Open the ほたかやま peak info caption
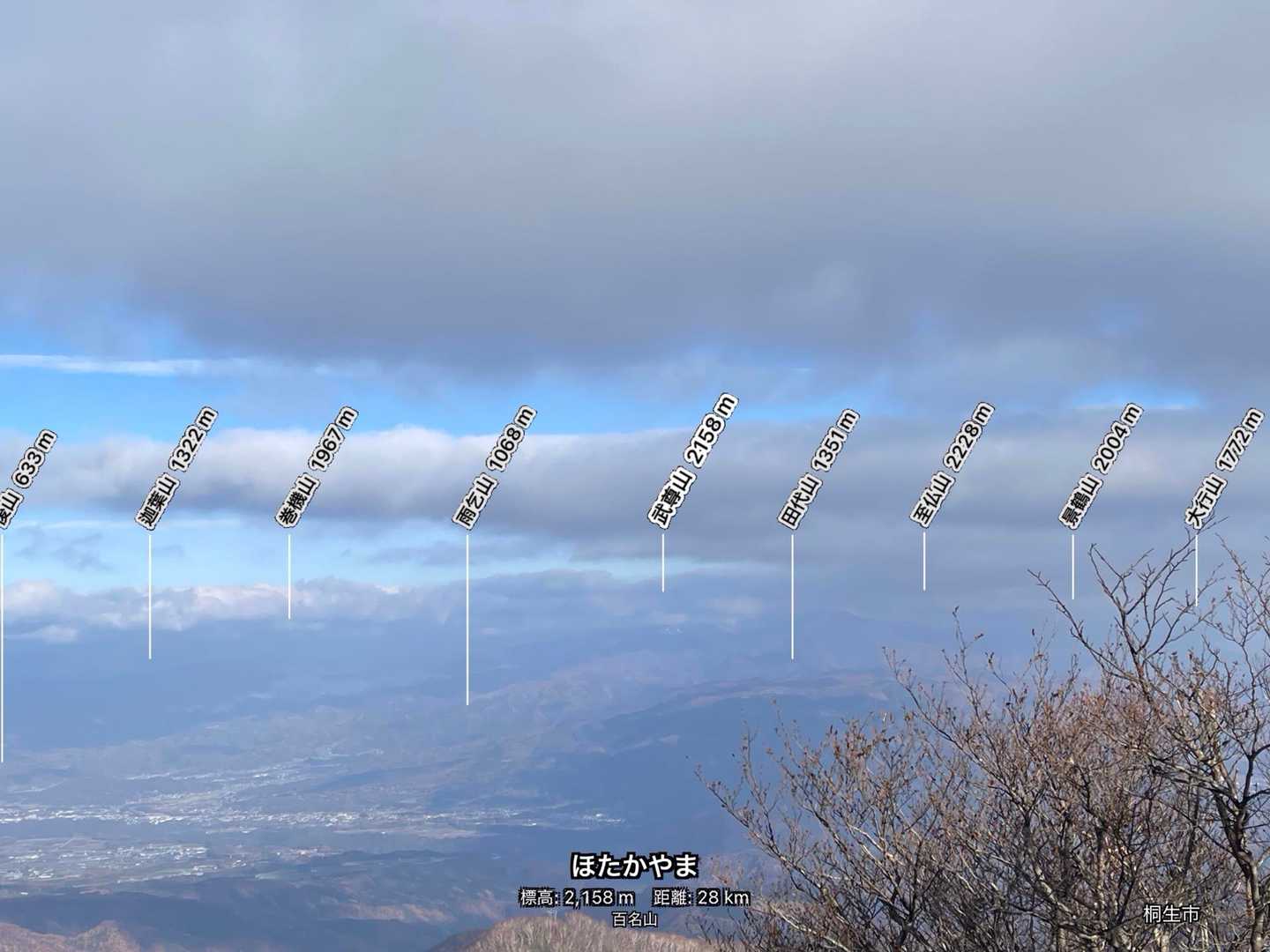This screenshot has height=952, width=1270. pyautogui.click(x=634, y=866)
